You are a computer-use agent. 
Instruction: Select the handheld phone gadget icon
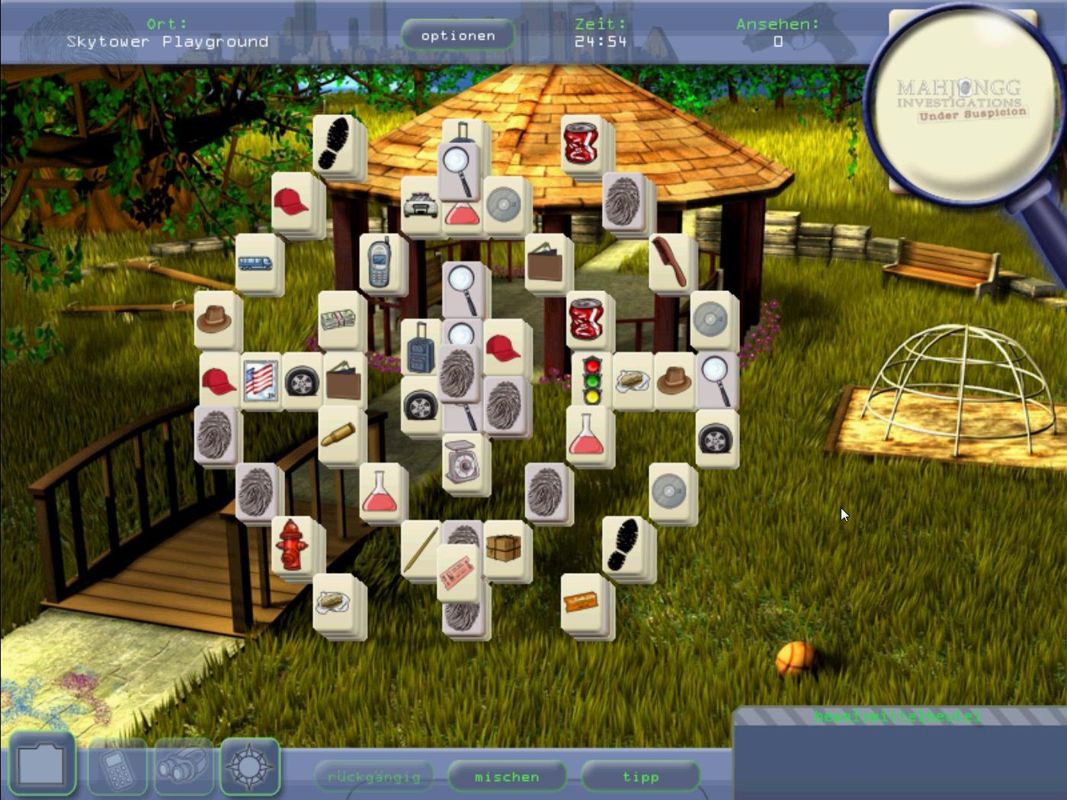click(117, 769)
